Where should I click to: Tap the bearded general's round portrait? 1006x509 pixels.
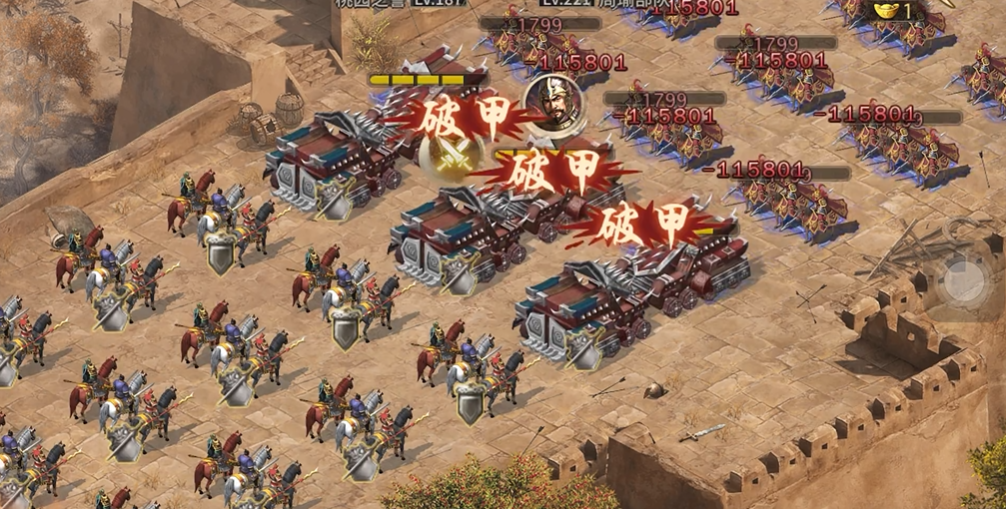pos(548,101)
